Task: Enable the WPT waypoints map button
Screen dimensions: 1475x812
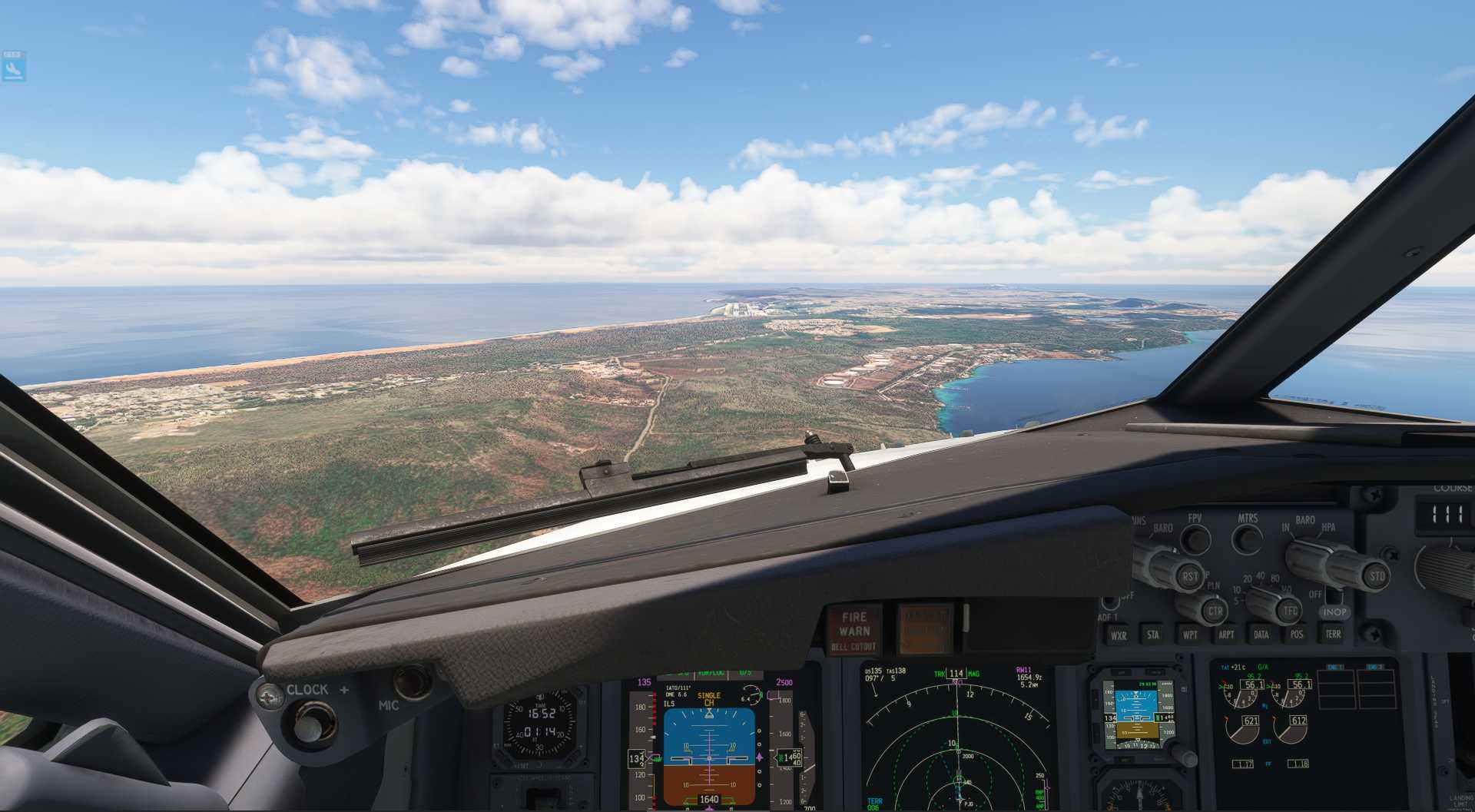Action: click(1189, 635)
